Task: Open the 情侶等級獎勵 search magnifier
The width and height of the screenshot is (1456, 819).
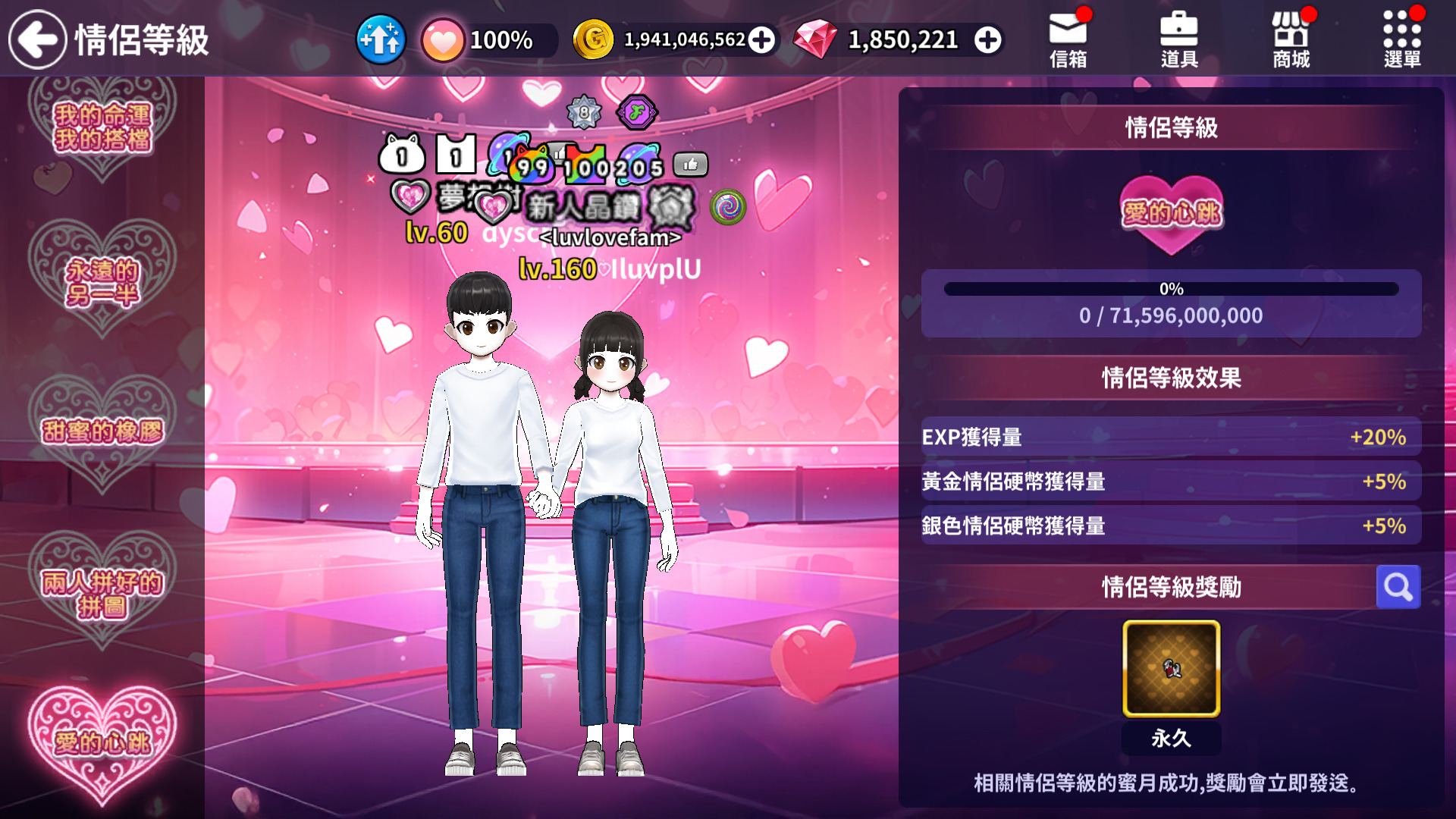Action: 1398,586
